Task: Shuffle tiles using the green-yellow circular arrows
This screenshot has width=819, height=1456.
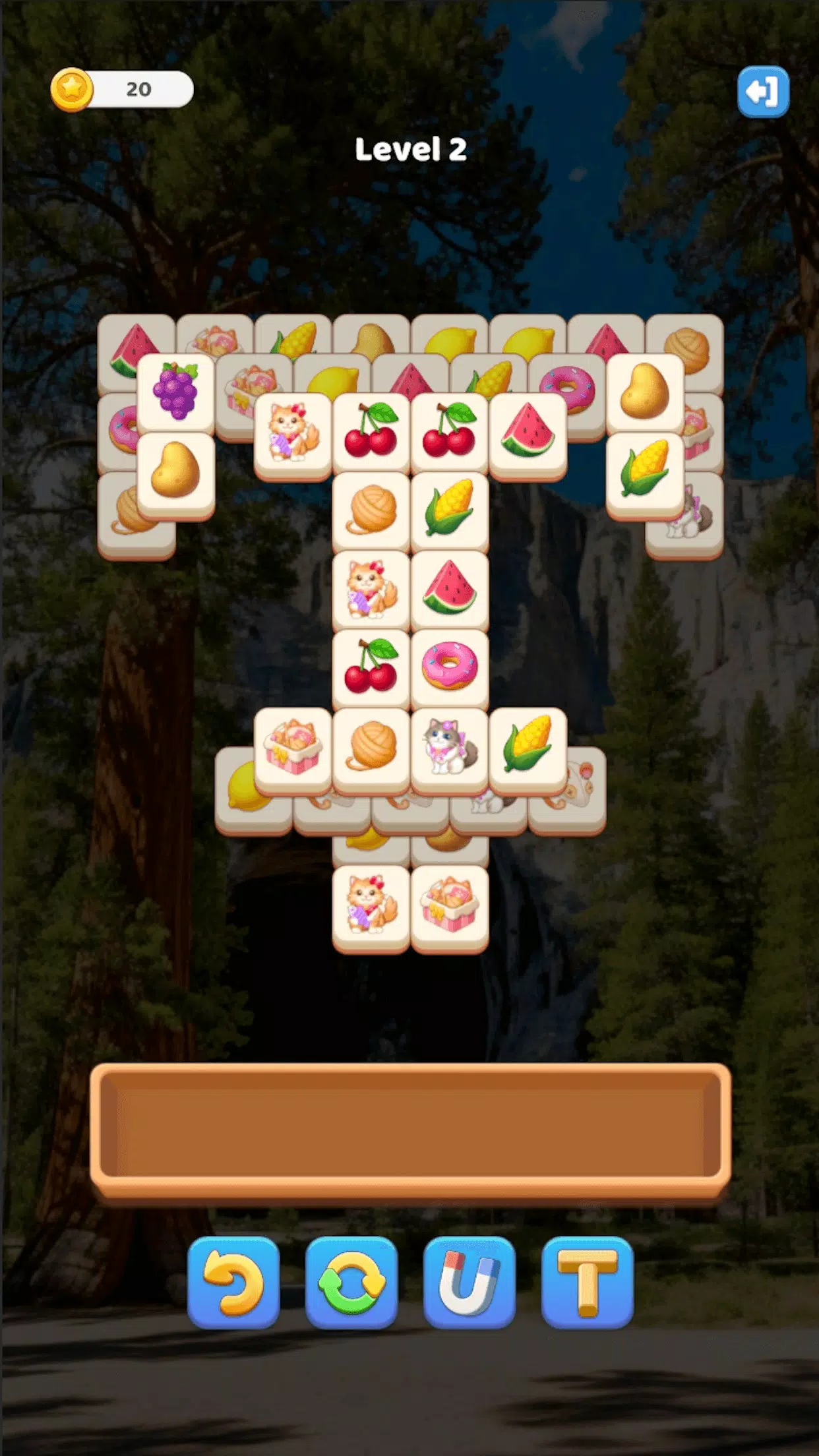Action: click(x=351, y=1282)
